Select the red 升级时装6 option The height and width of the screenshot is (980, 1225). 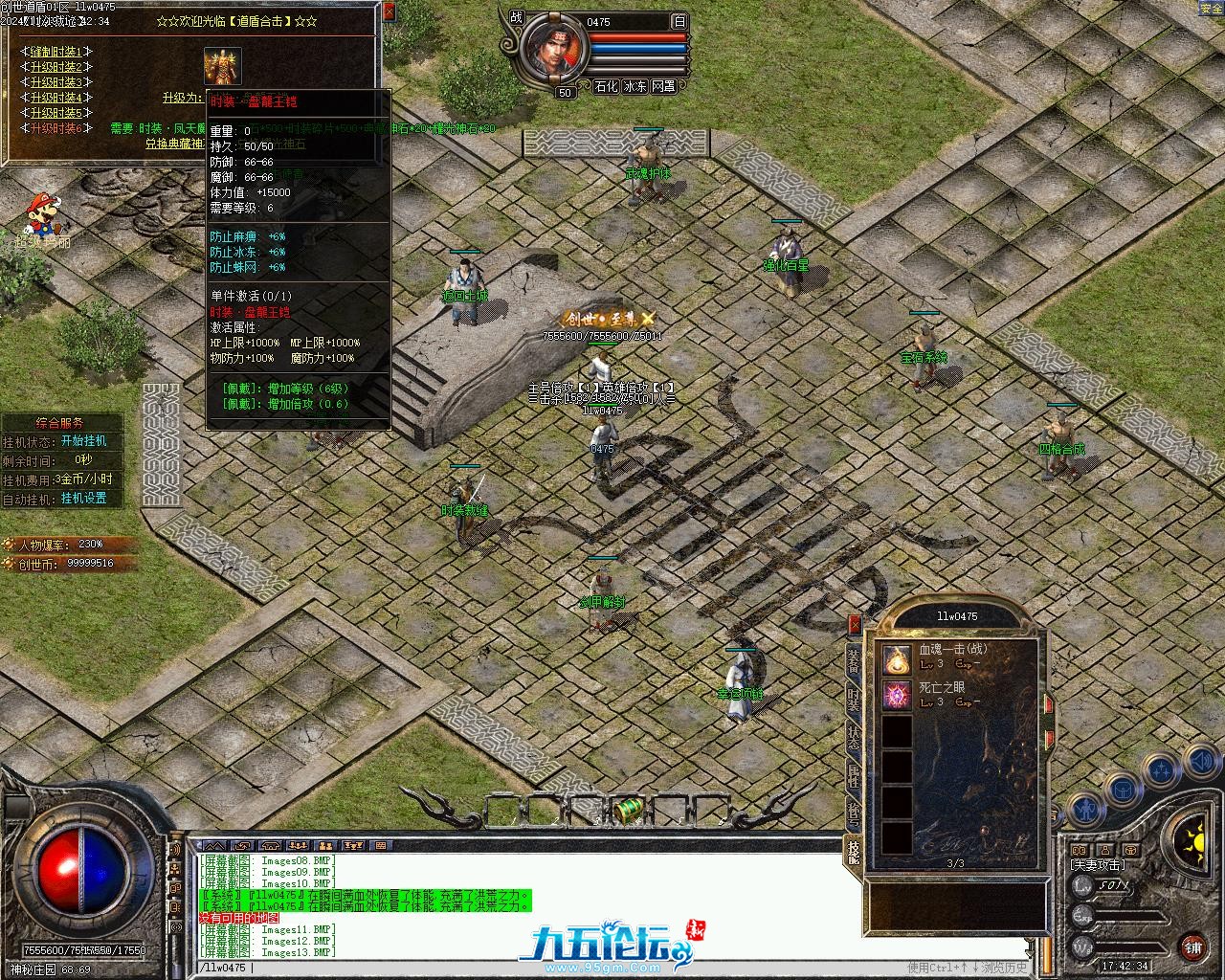click(56, 128)
